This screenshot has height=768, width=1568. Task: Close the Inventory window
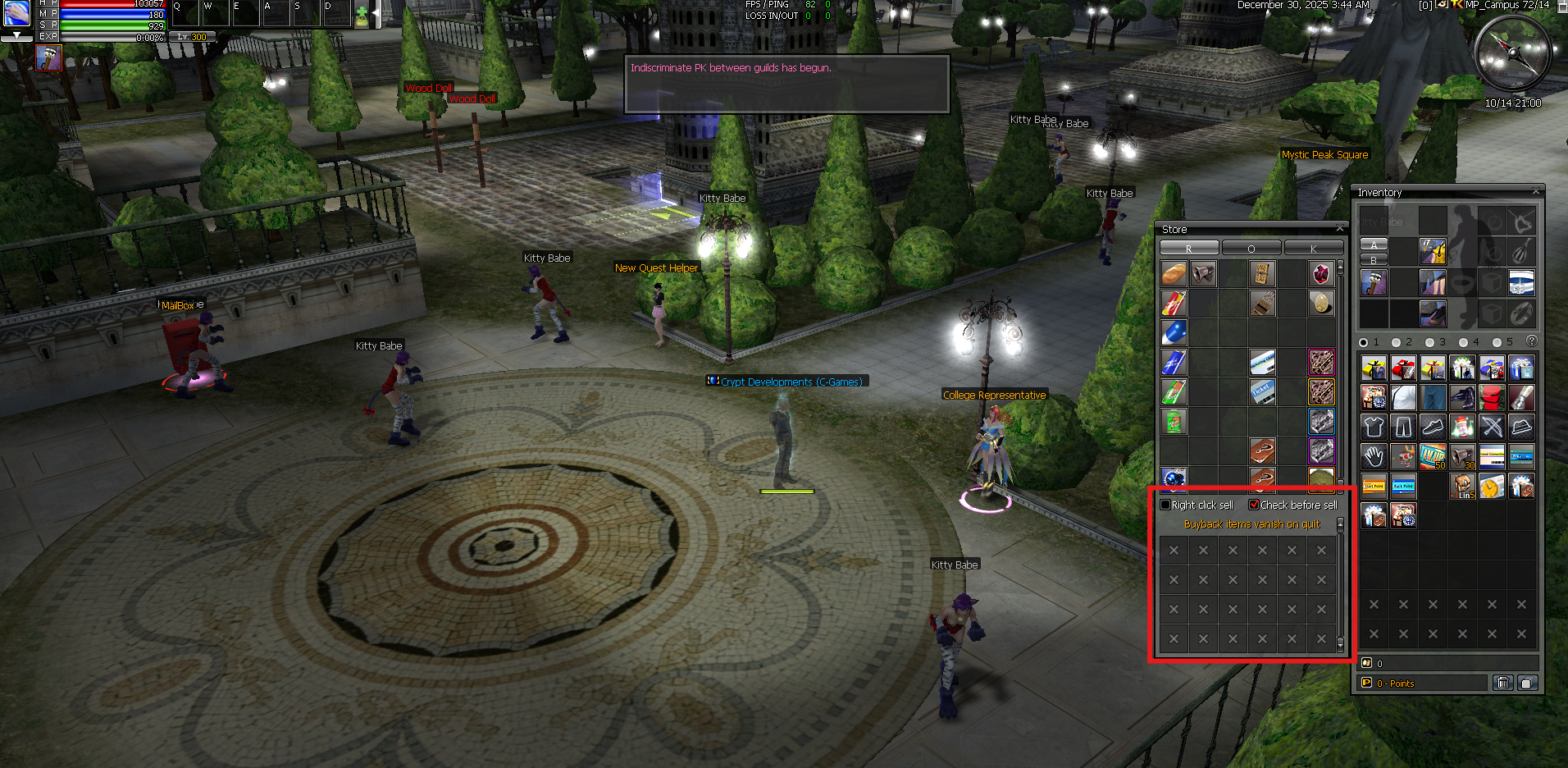(1536, 191)
